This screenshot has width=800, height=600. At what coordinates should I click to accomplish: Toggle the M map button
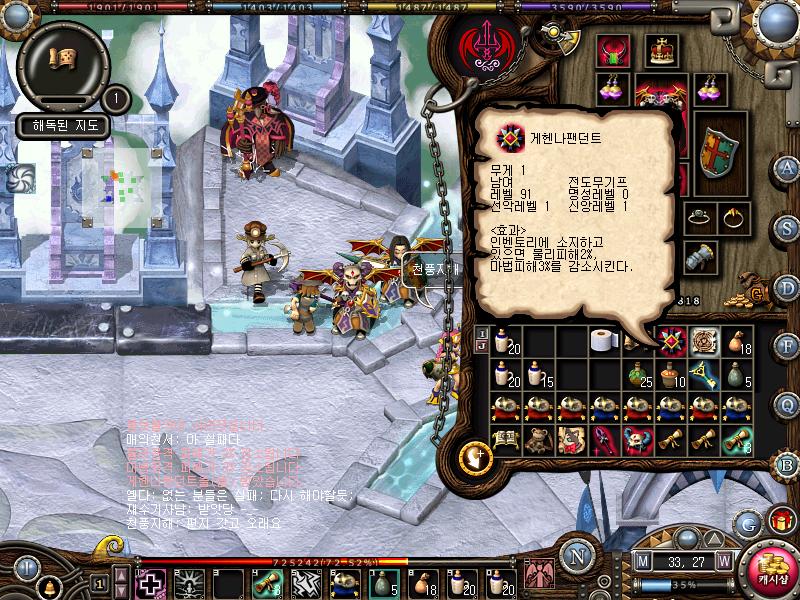[x=642, y=560]
